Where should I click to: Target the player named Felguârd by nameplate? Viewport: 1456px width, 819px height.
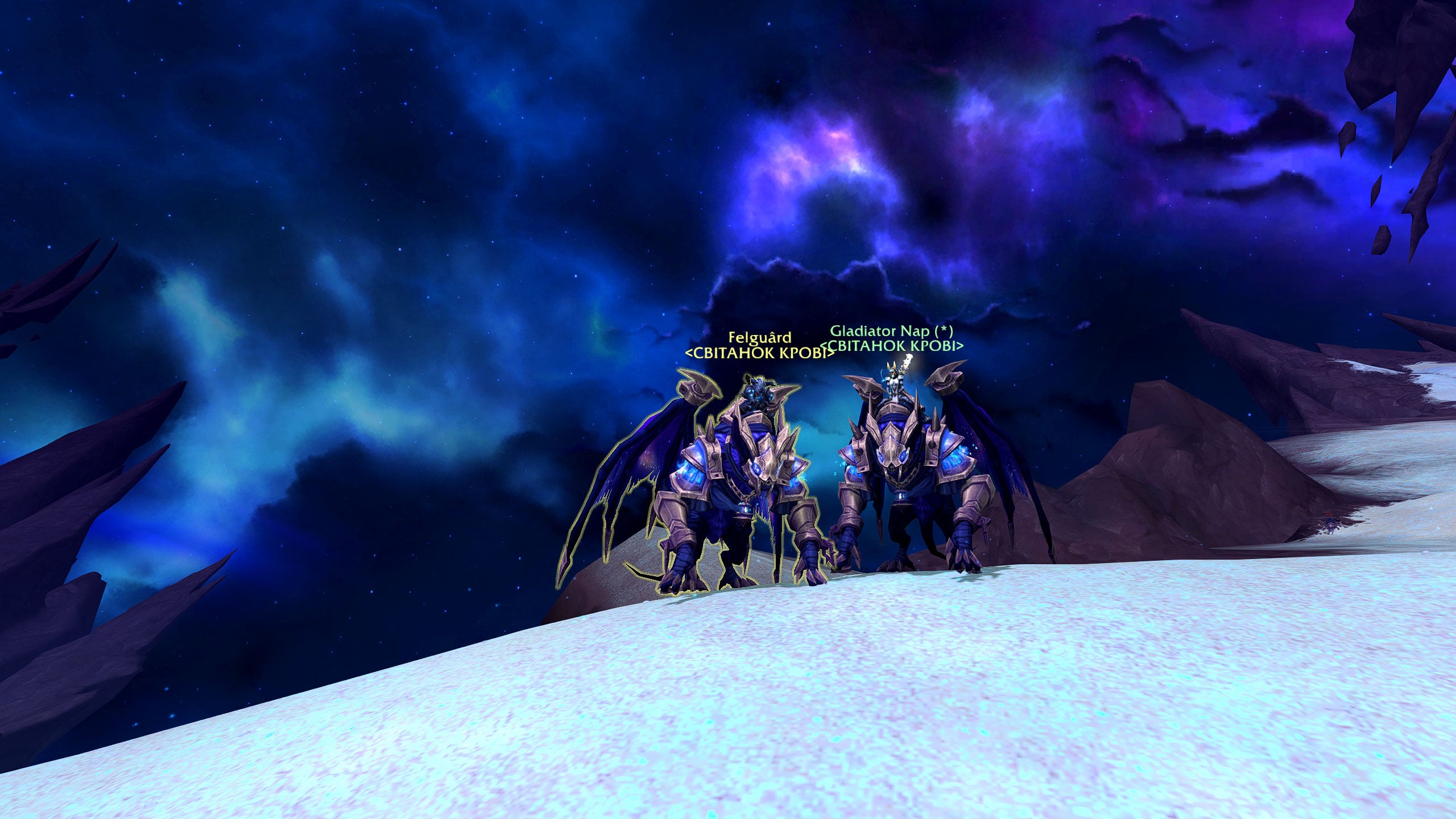tap(759, 337)
